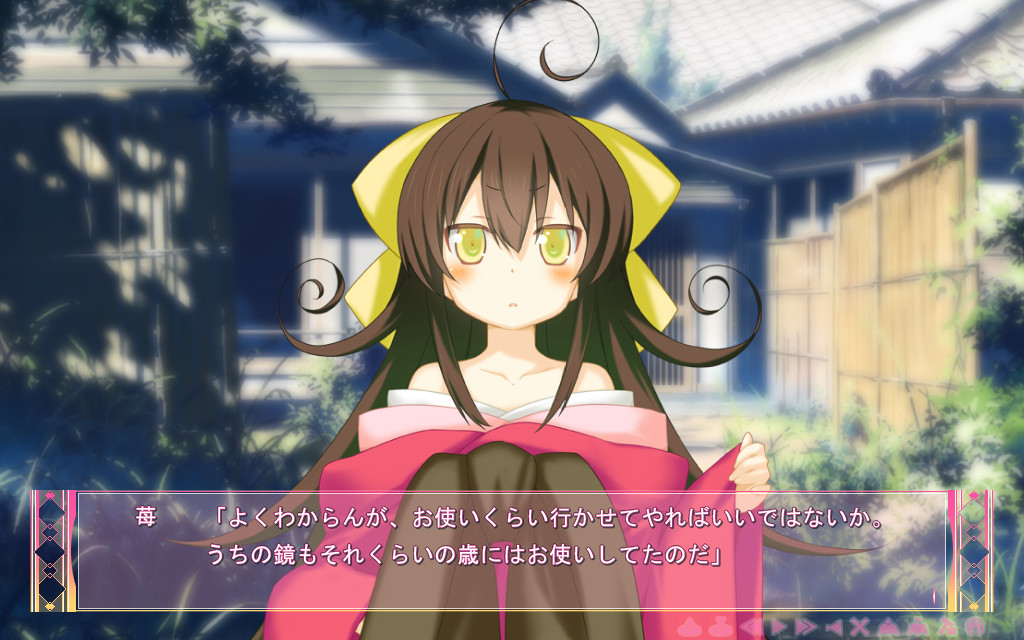Image resolution: width=1024 pixels, height=640 pixels.
Task: Skip ahead with the double right-arrow icon
Action: (x=806, y=627)
